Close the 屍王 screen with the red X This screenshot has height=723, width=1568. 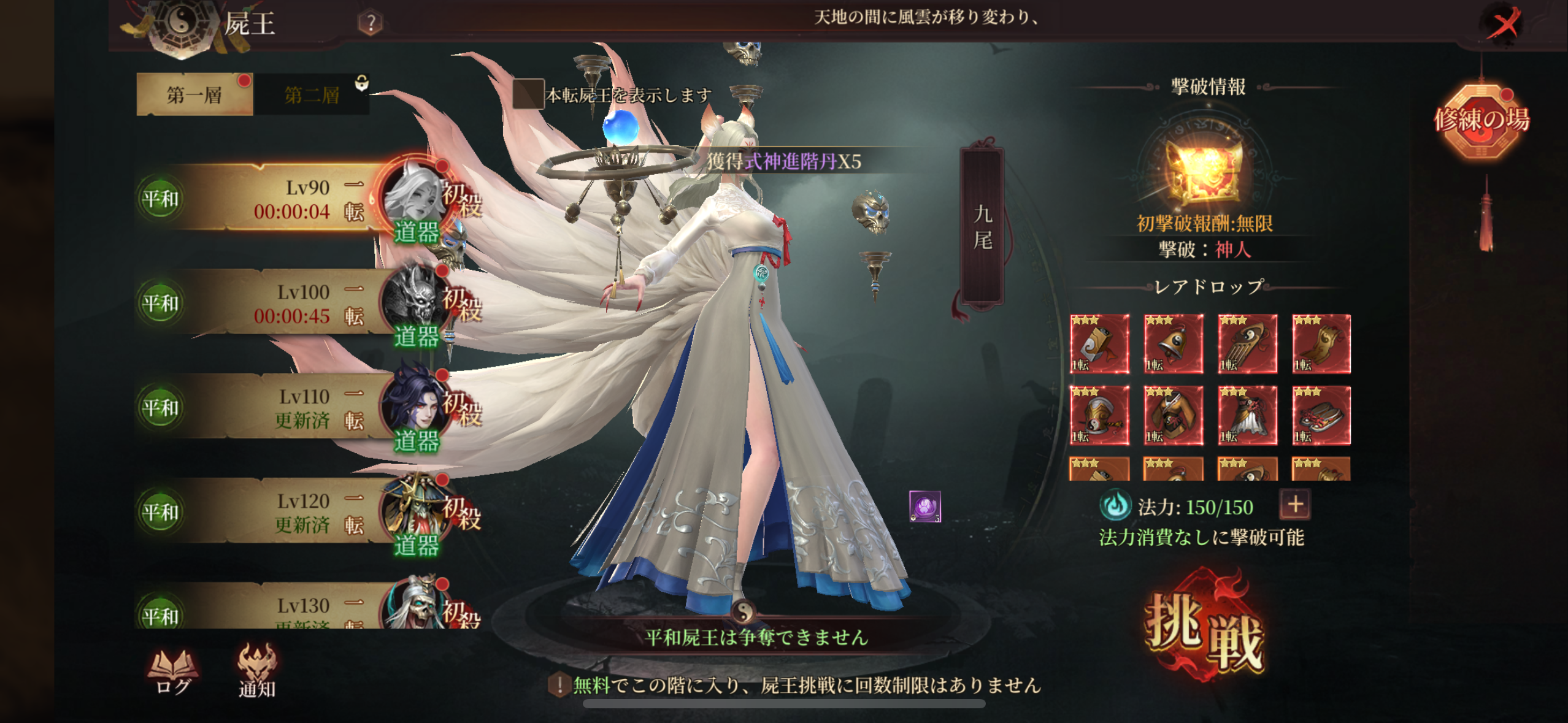[x=1504, y=25]
